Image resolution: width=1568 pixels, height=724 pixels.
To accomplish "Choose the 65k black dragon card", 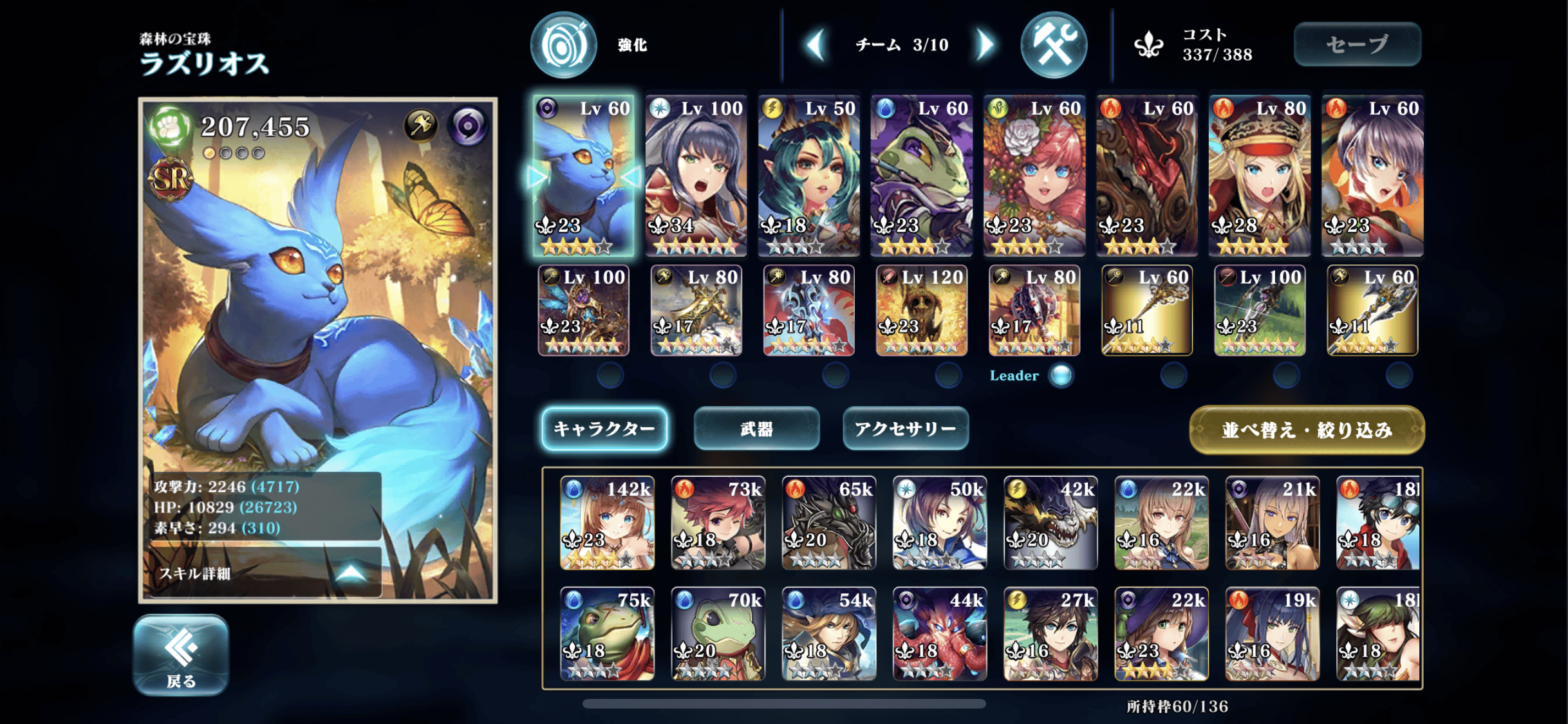I will click(x=828, y=523).
